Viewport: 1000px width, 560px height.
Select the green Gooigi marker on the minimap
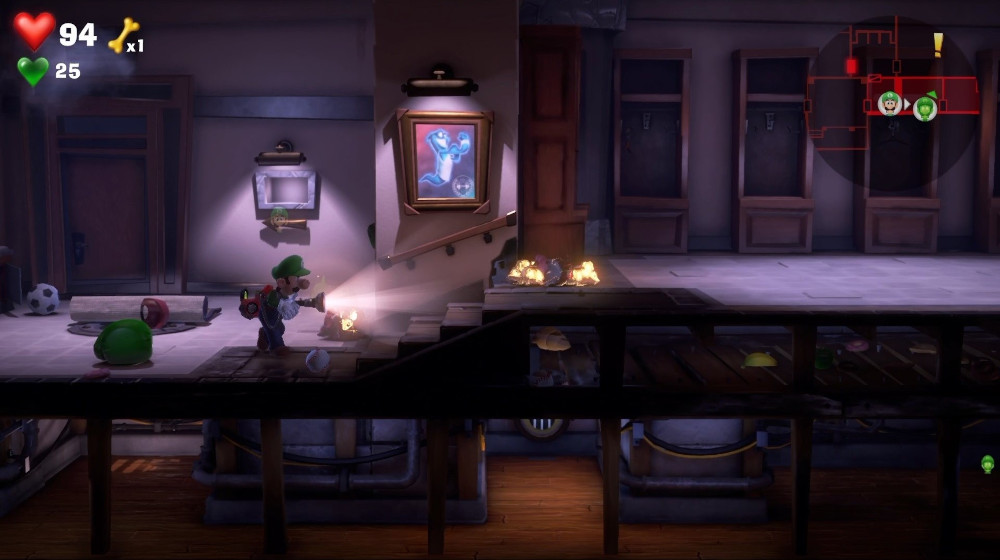click(925, 107)
